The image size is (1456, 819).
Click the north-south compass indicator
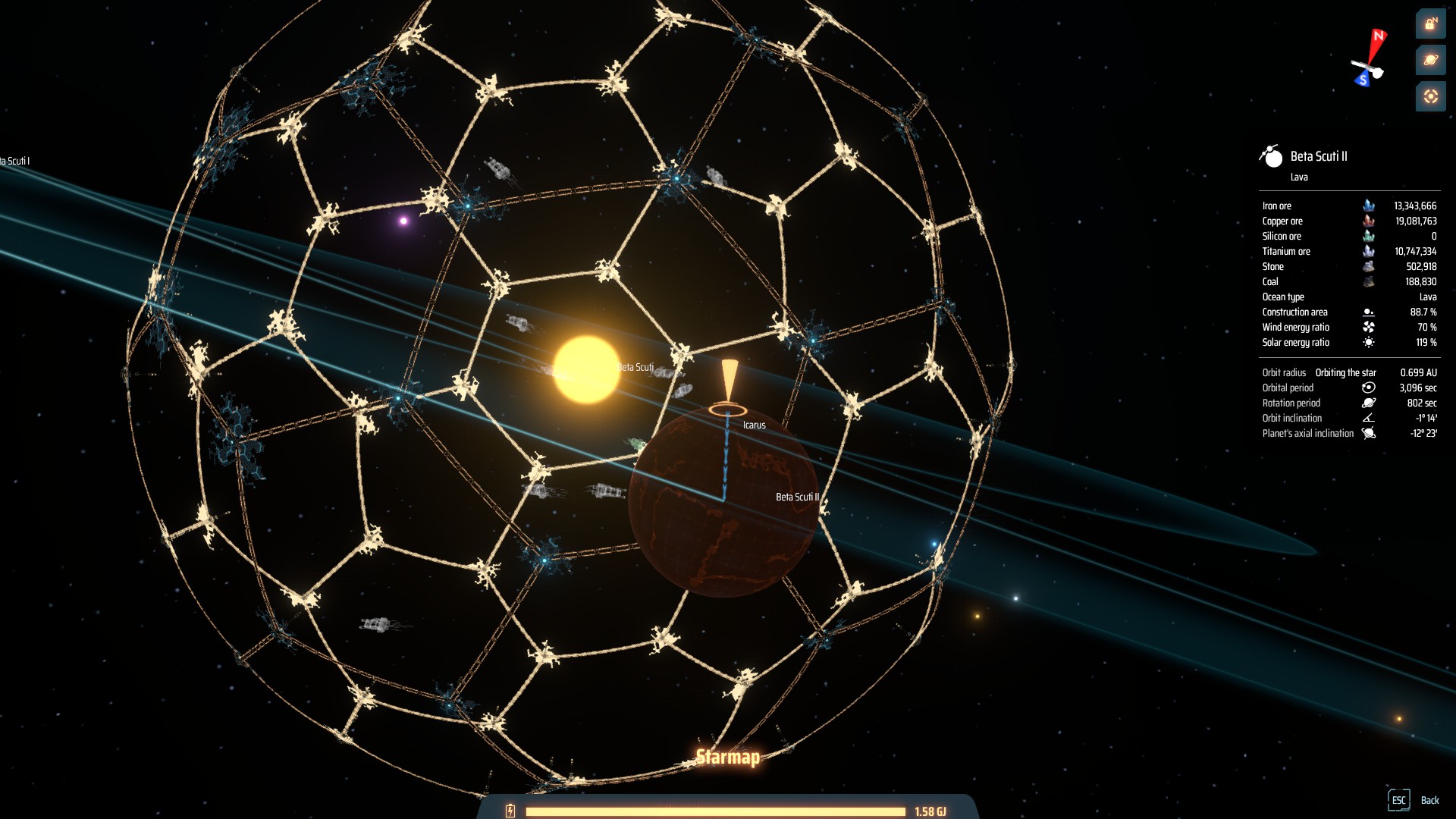pyautogui.click(x=1370, y=57)
